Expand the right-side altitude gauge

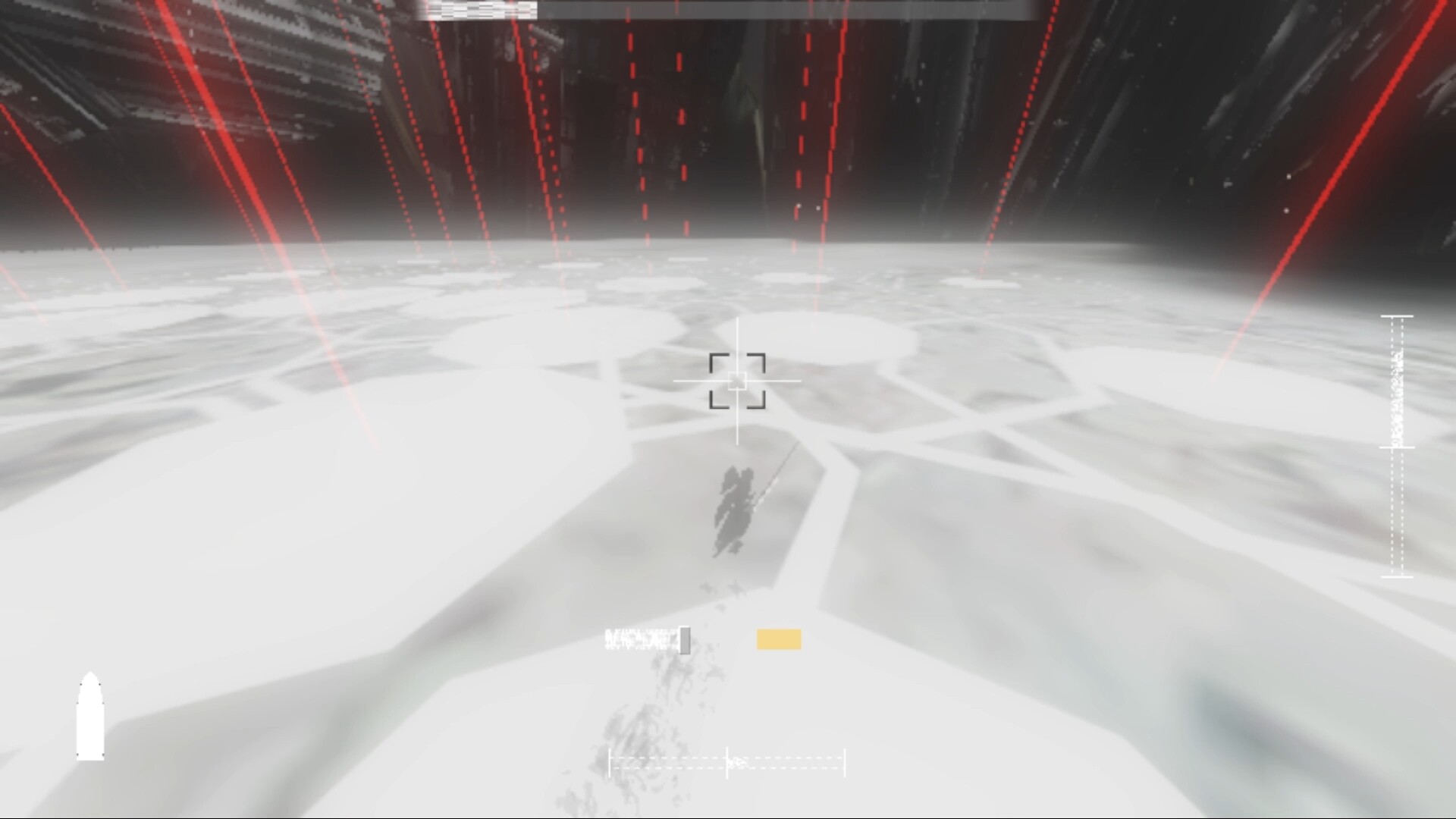(x=1397, y=447)
